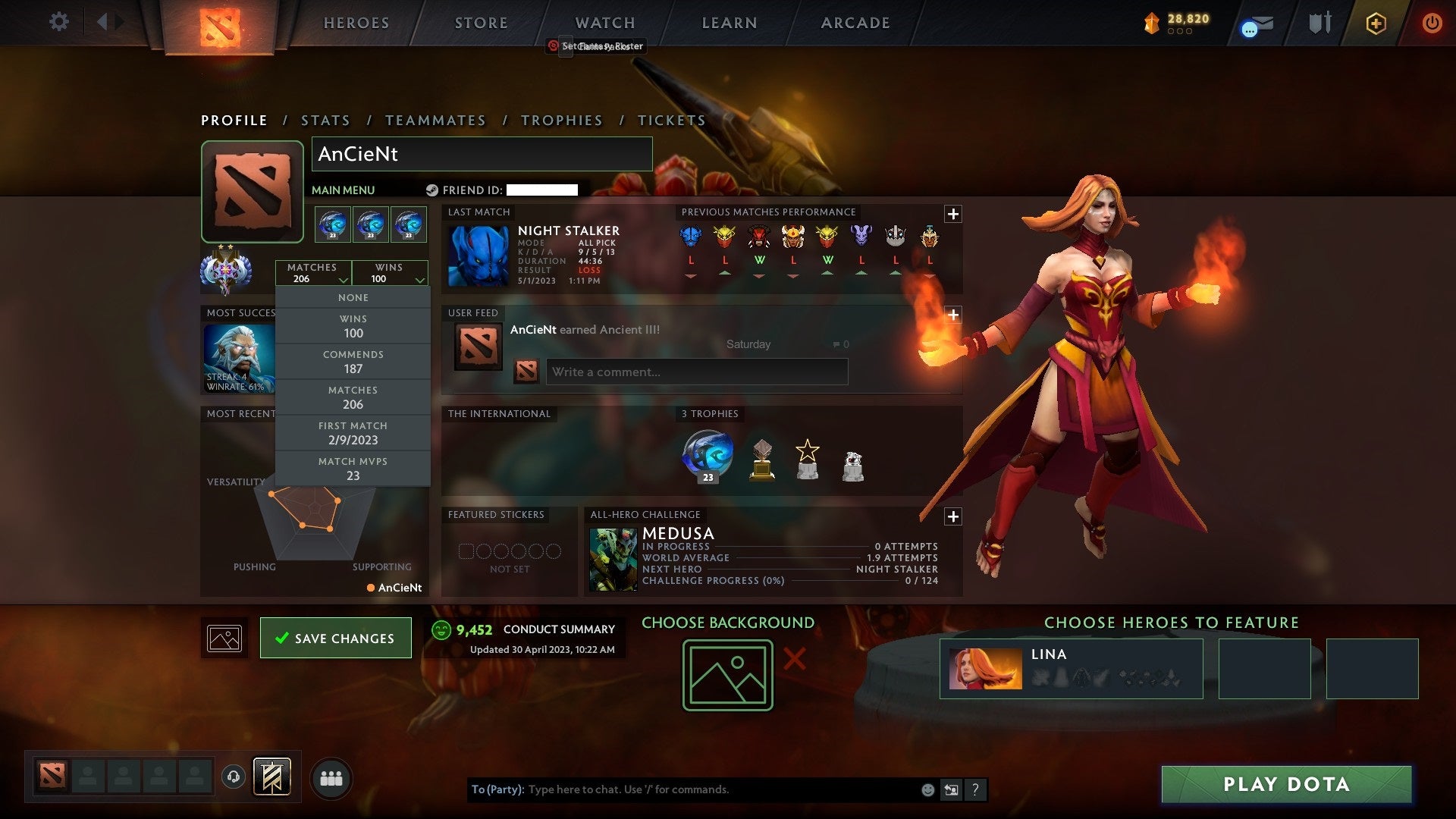Open the WINS stat dropdown
Viewport: 1456px width, 819px height.
(390, 273)
